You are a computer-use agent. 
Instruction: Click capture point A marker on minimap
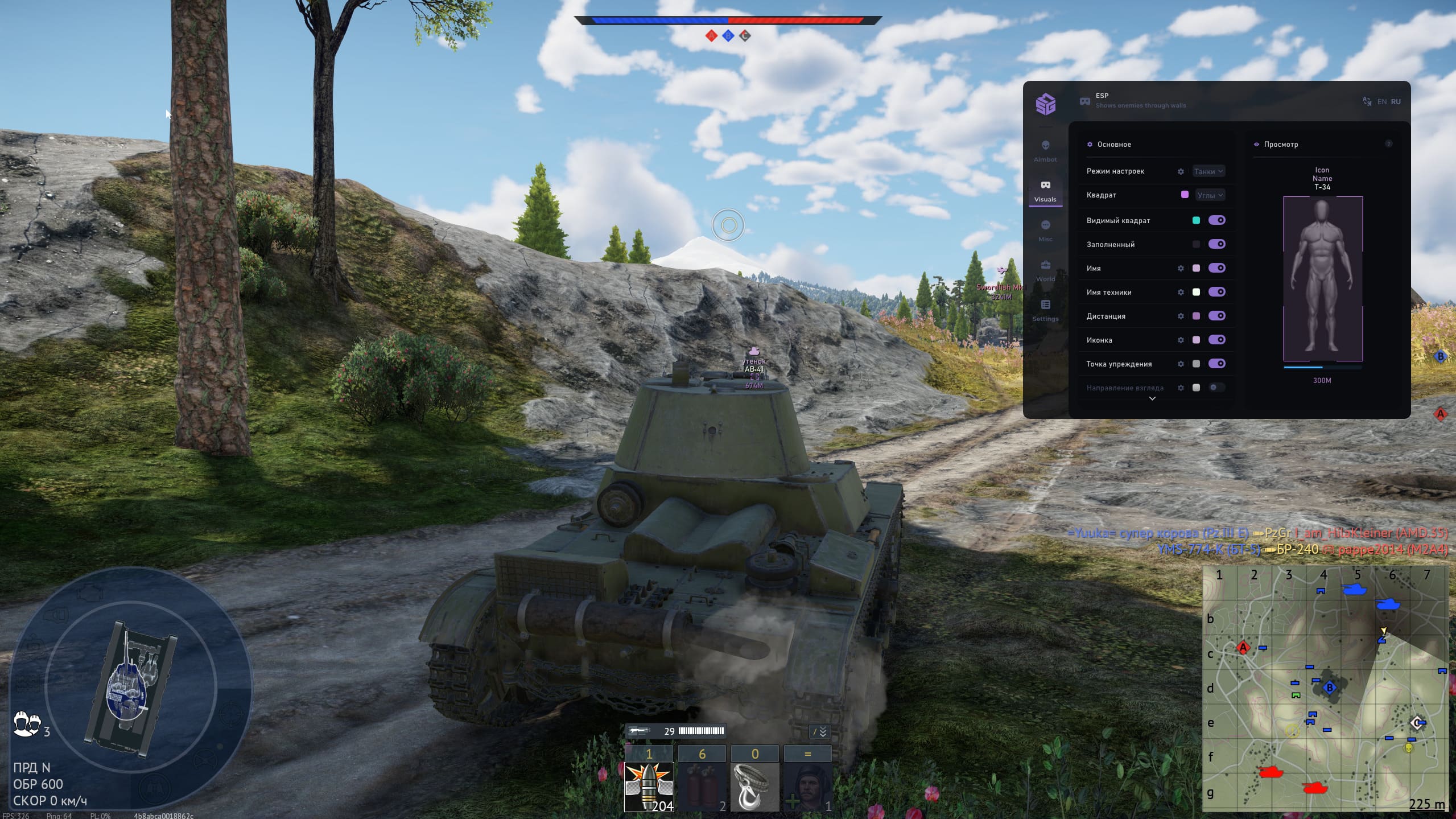(x=1243, y=648)
